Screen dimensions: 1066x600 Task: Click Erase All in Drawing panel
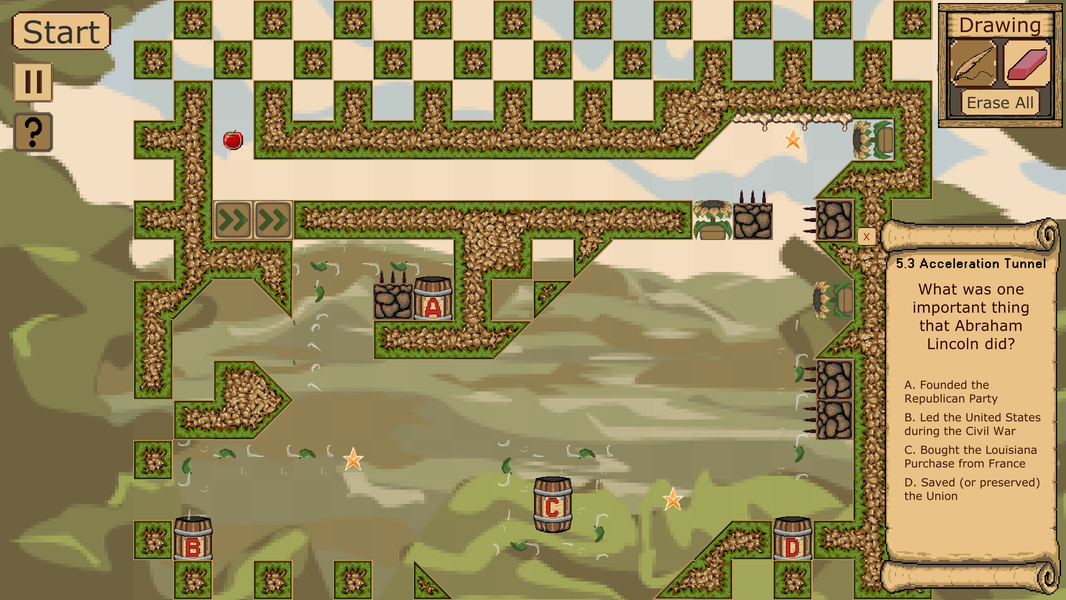click(1000, 103)
